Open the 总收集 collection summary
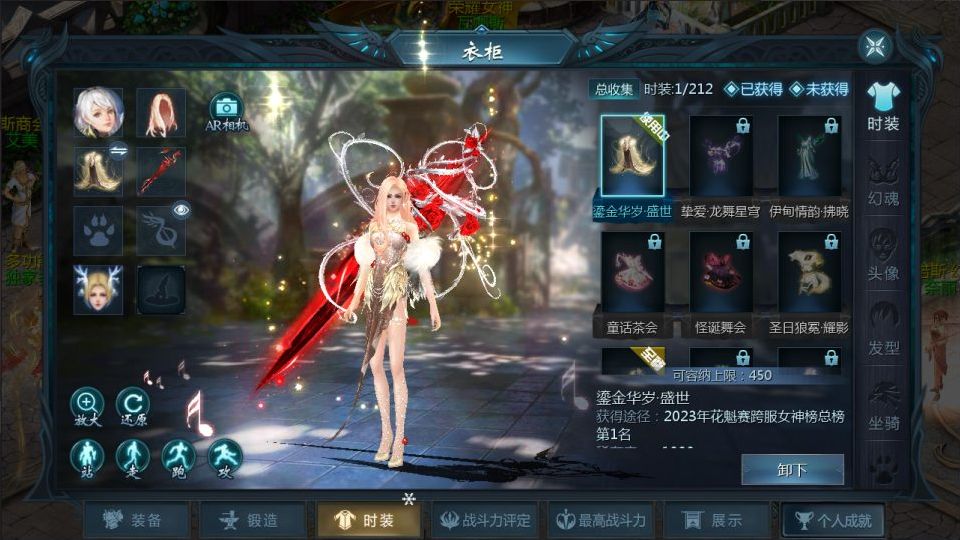The width and height of the screenshot is (960, 540). coord(615,89)
